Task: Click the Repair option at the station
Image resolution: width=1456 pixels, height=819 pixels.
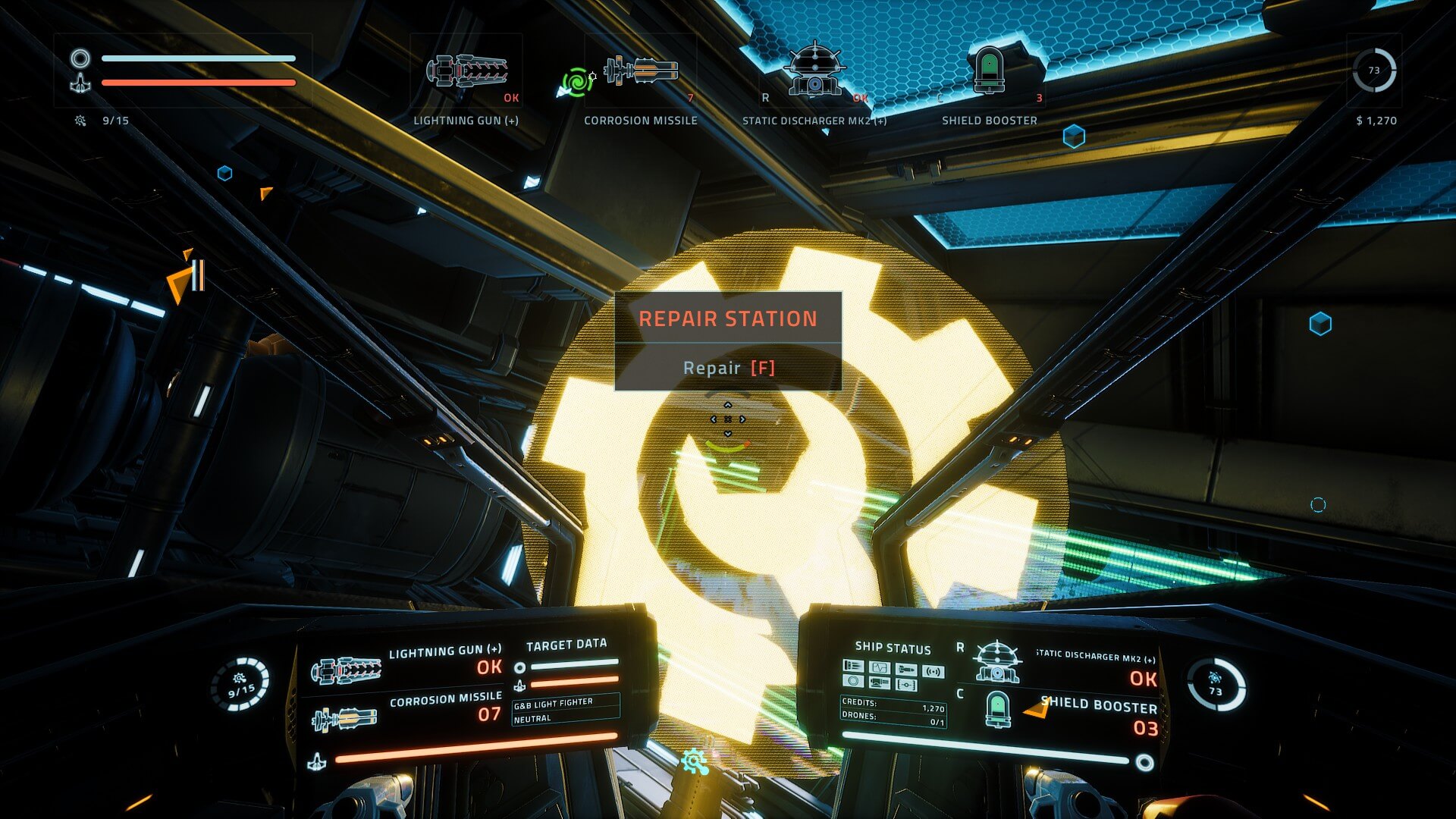Action: pyautogui.click(x=728, y=368)
